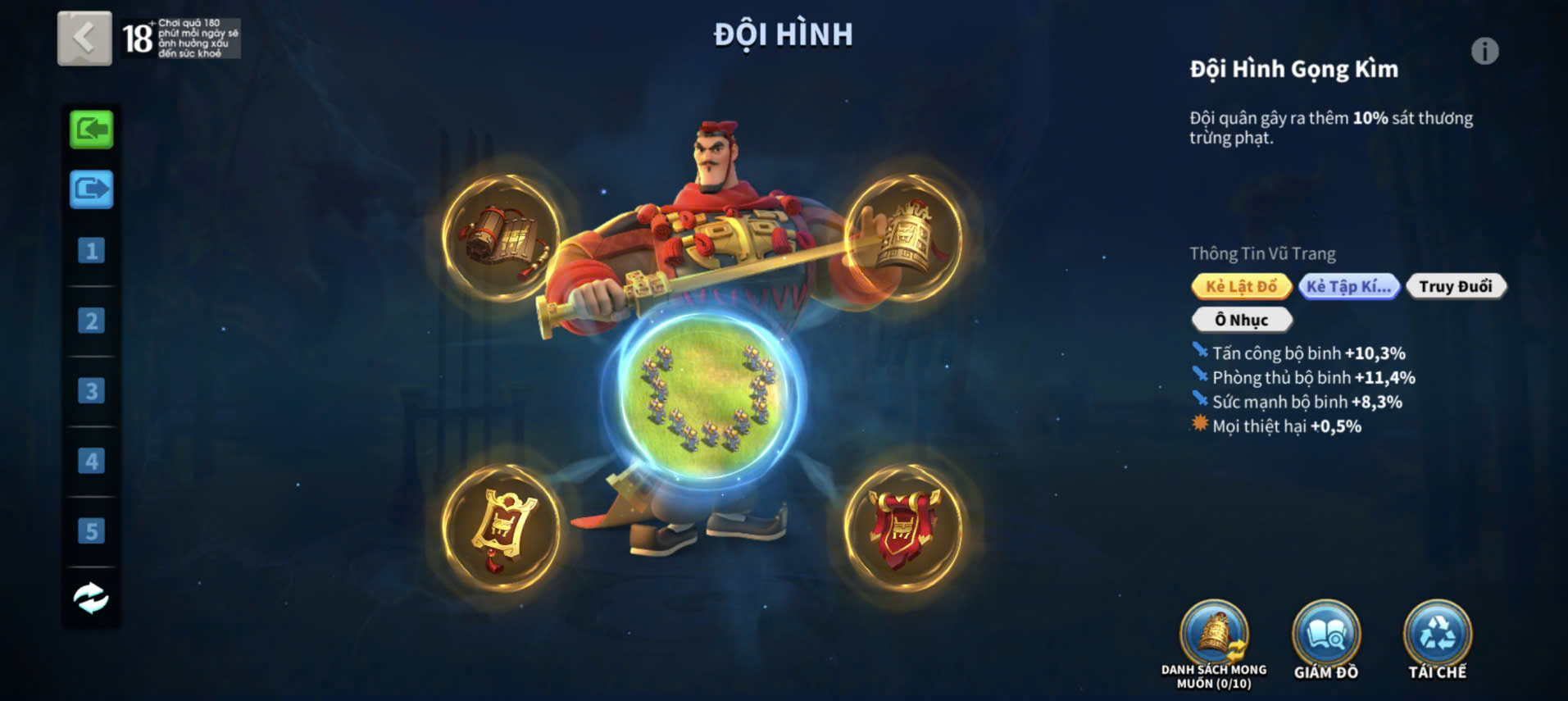Go back using the arrow button

tap(84, 38)
